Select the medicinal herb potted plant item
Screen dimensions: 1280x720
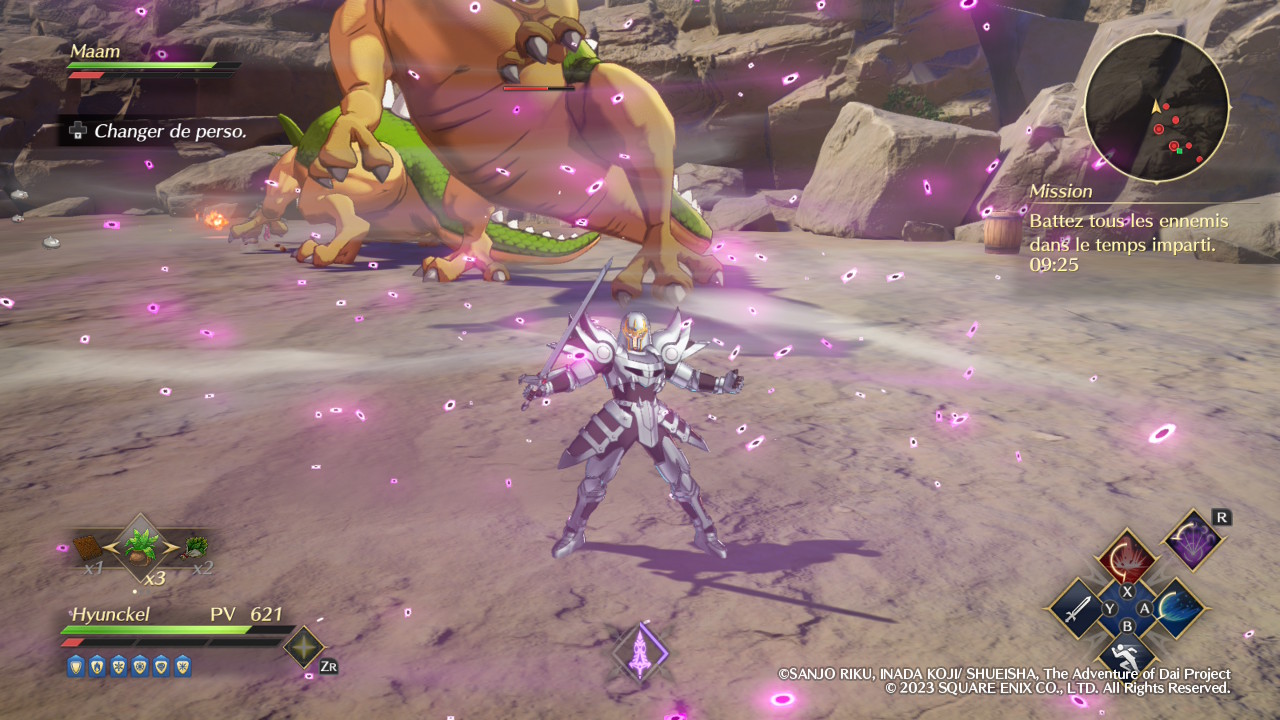(x=141, y=546)
